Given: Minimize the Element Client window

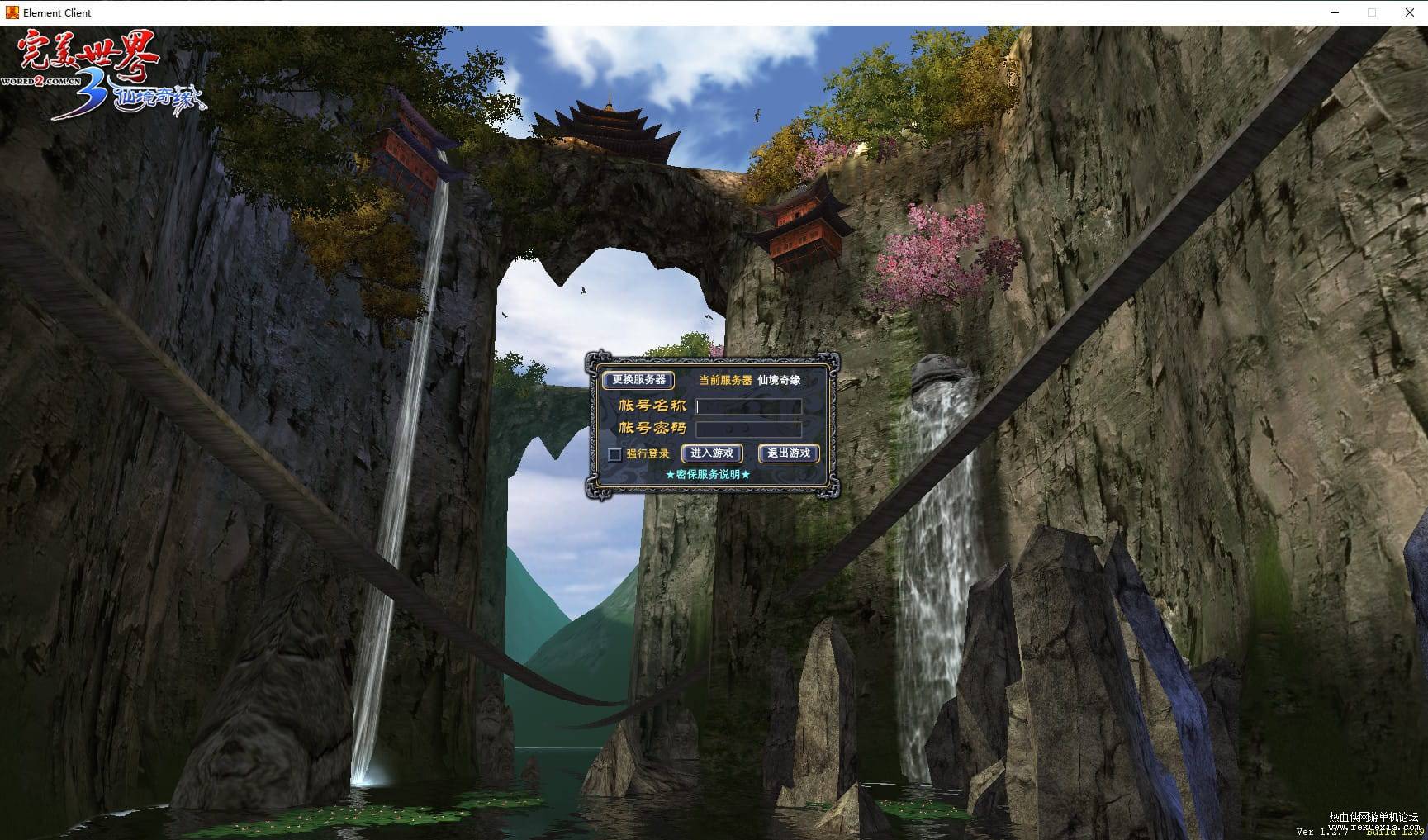Looking at the screenshot, I should tap(1335, 12).
